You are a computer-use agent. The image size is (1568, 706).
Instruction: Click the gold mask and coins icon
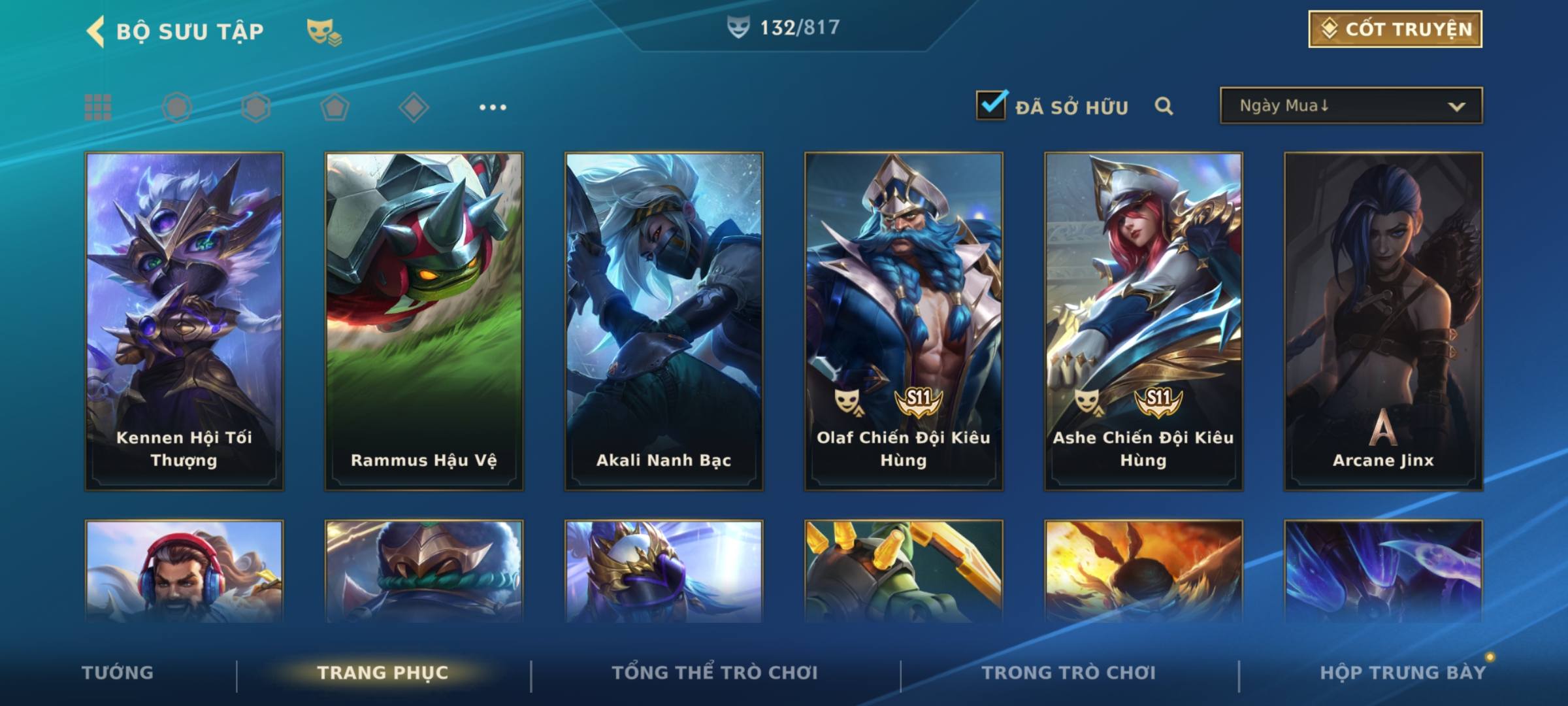click(323, 31)
